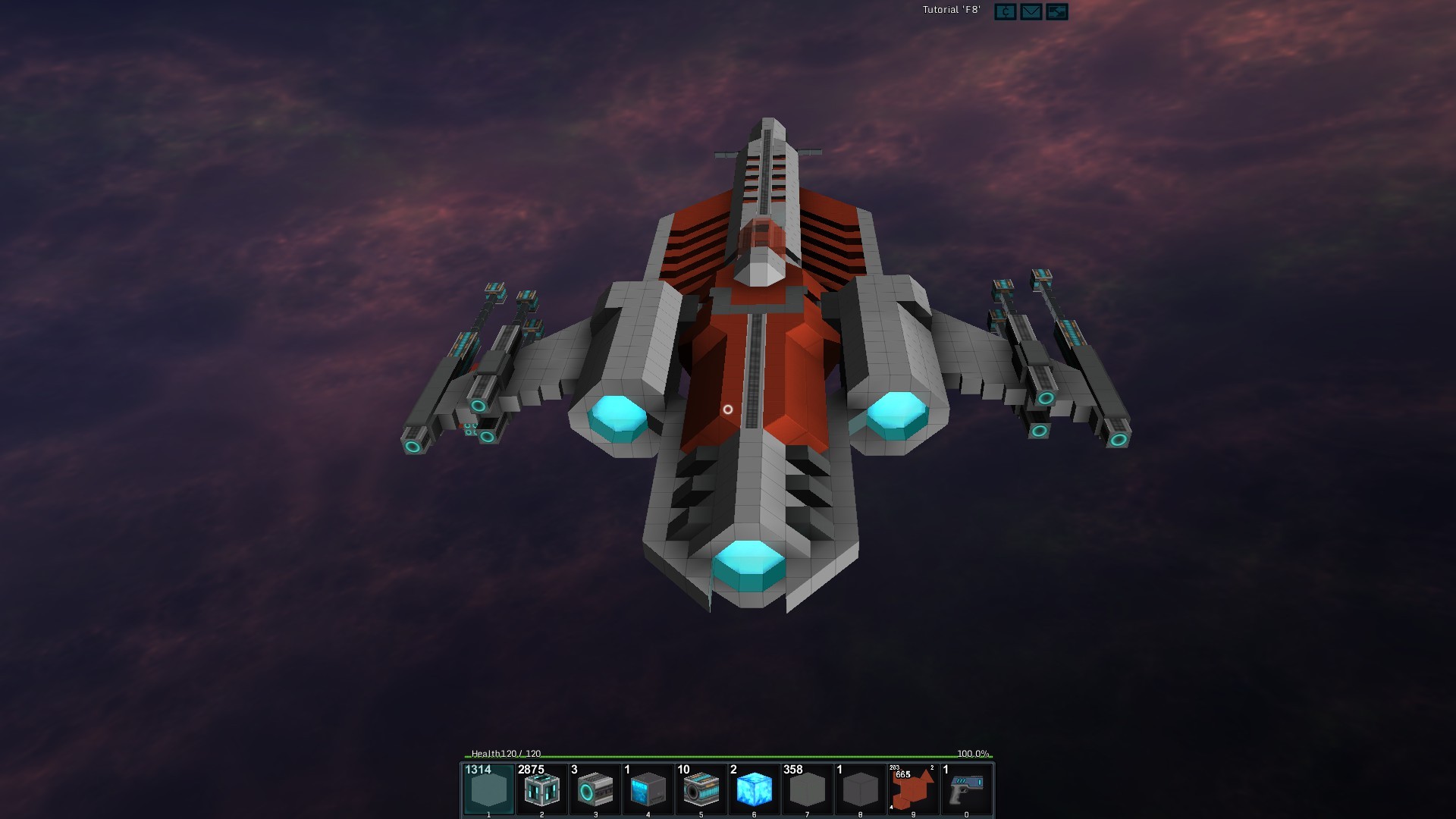Select the grey hull block stack of 358
Image resolution: width=1456 pixels, height=819 pixels.
[x=807, y=789]
